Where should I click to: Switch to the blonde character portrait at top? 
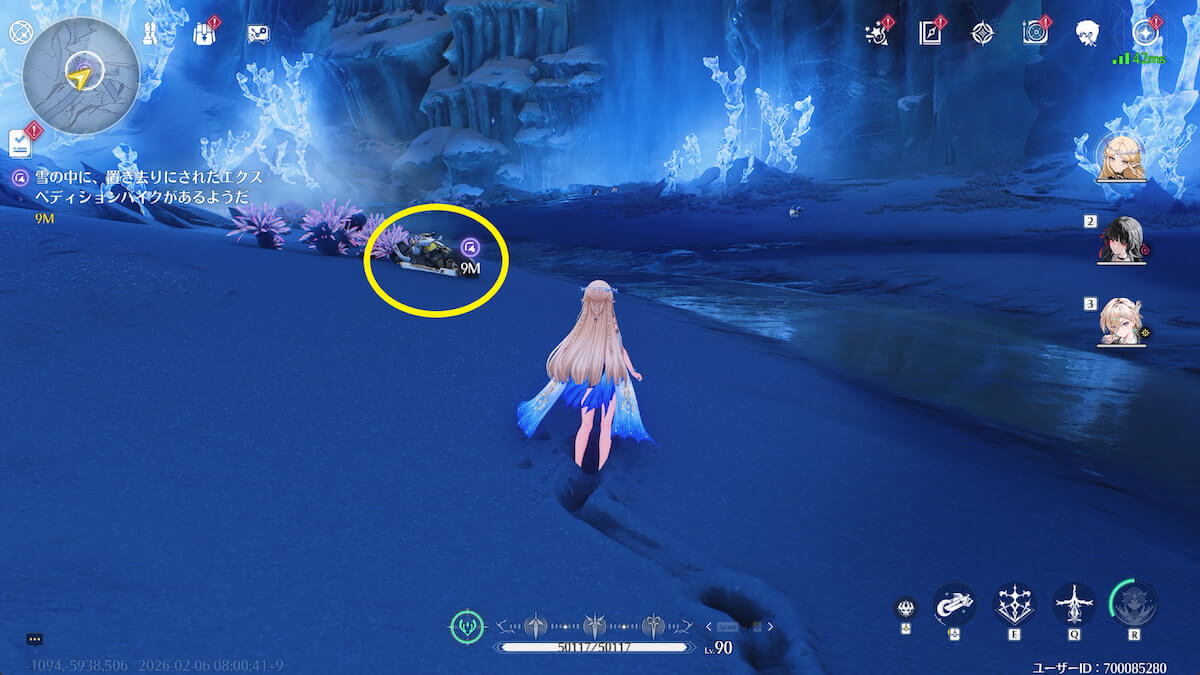pyautogui.click(x=1120, y=158)
